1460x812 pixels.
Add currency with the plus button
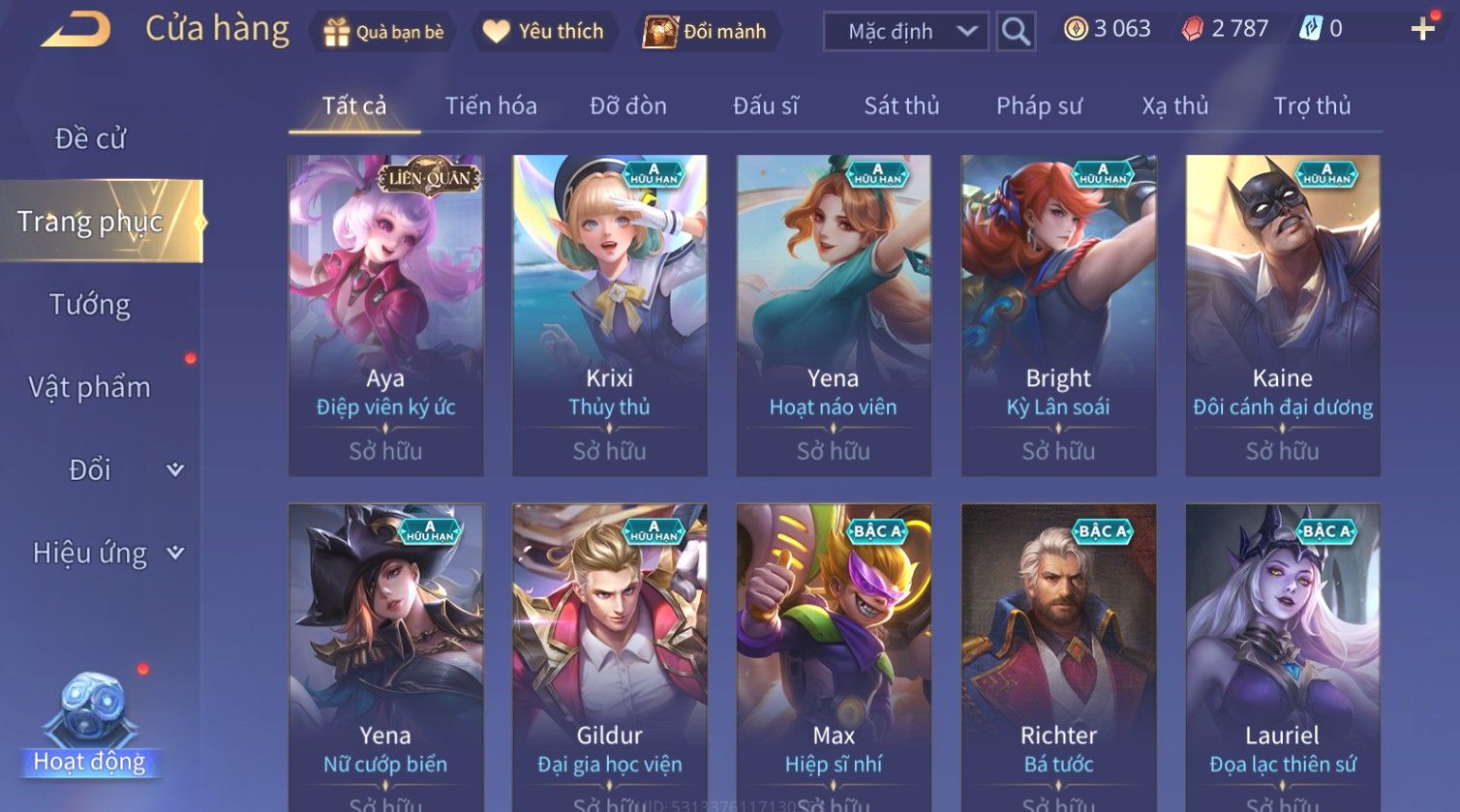pos(1422,29)
